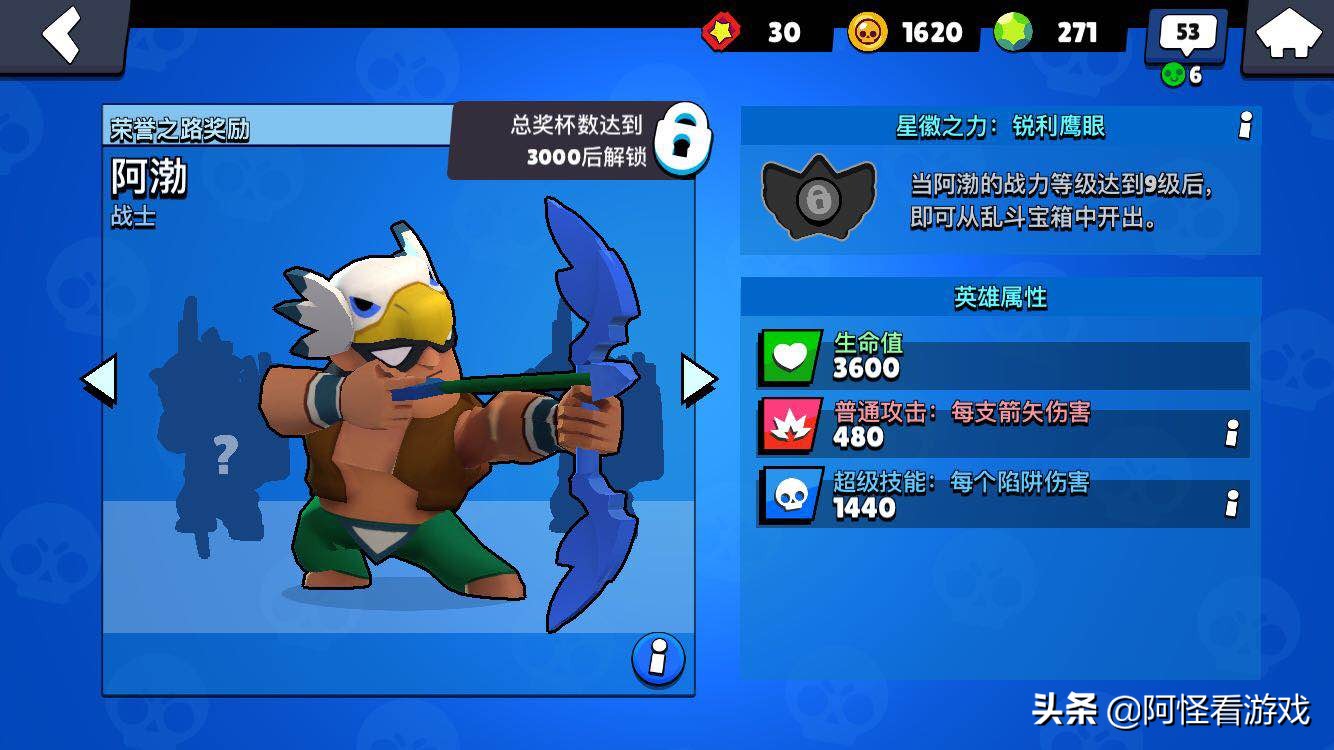The height and width of the screenshot is (750, 1334).
Task: Tap the locked star power badge
Action: tap(818, 197)
